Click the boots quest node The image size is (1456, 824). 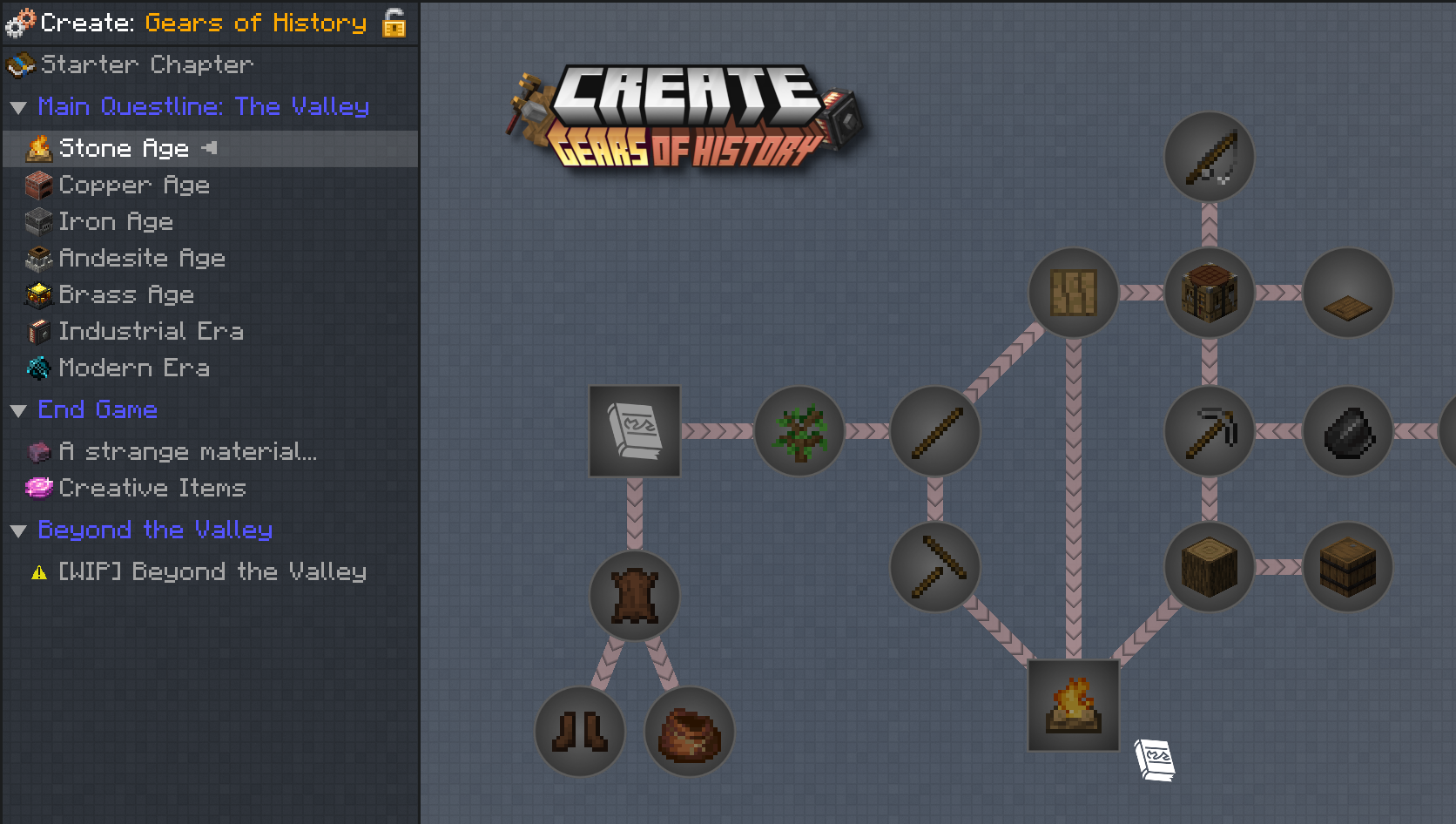[580, 732]
